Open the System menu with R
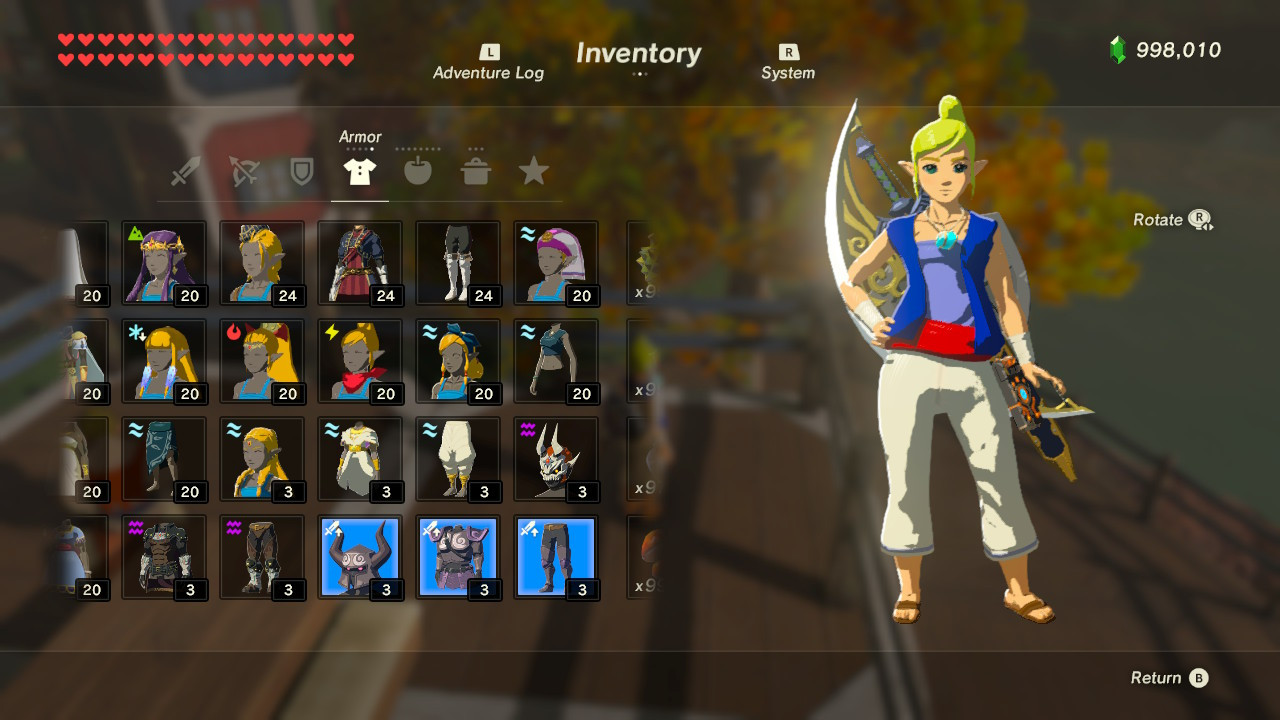 788,60
